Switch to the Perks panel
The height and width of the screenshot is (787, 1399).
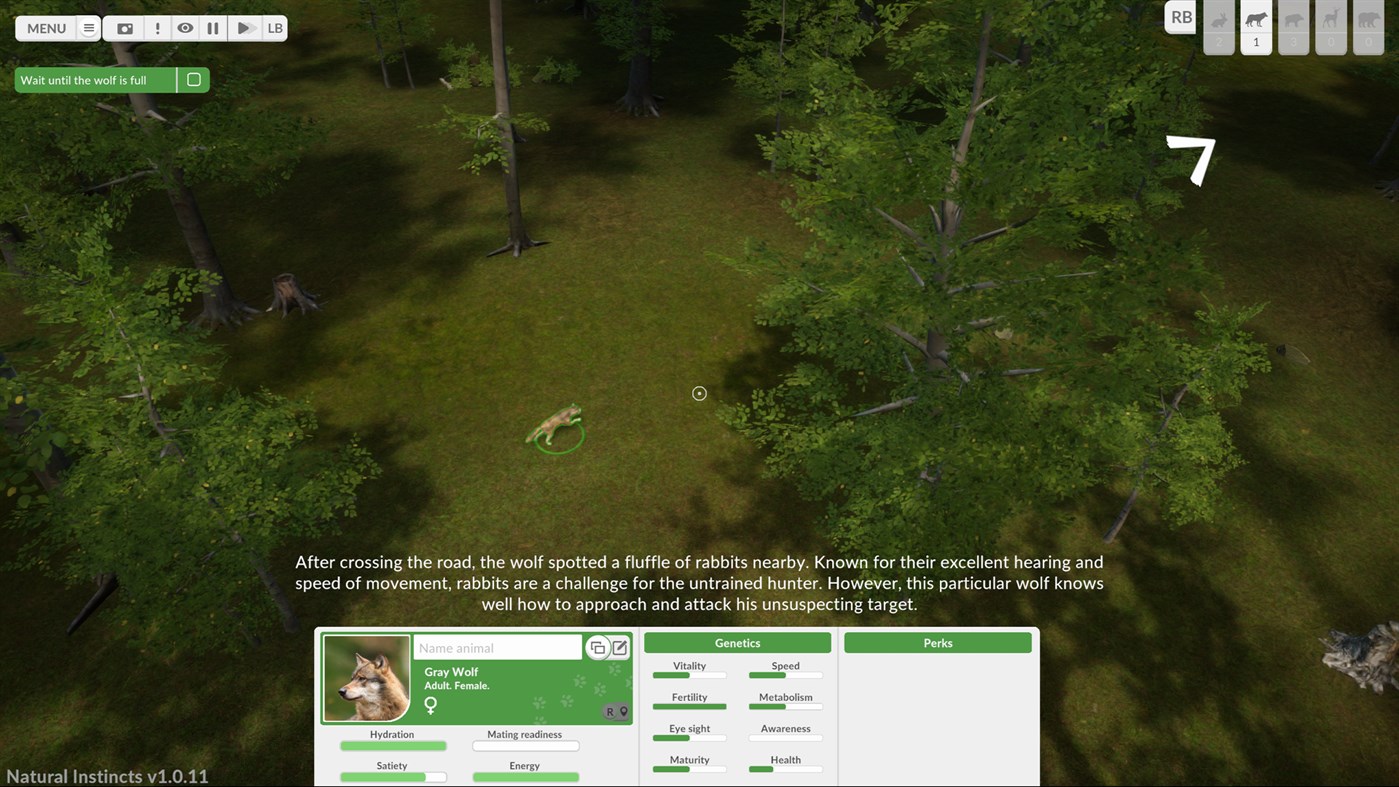(x=936, y=642)
